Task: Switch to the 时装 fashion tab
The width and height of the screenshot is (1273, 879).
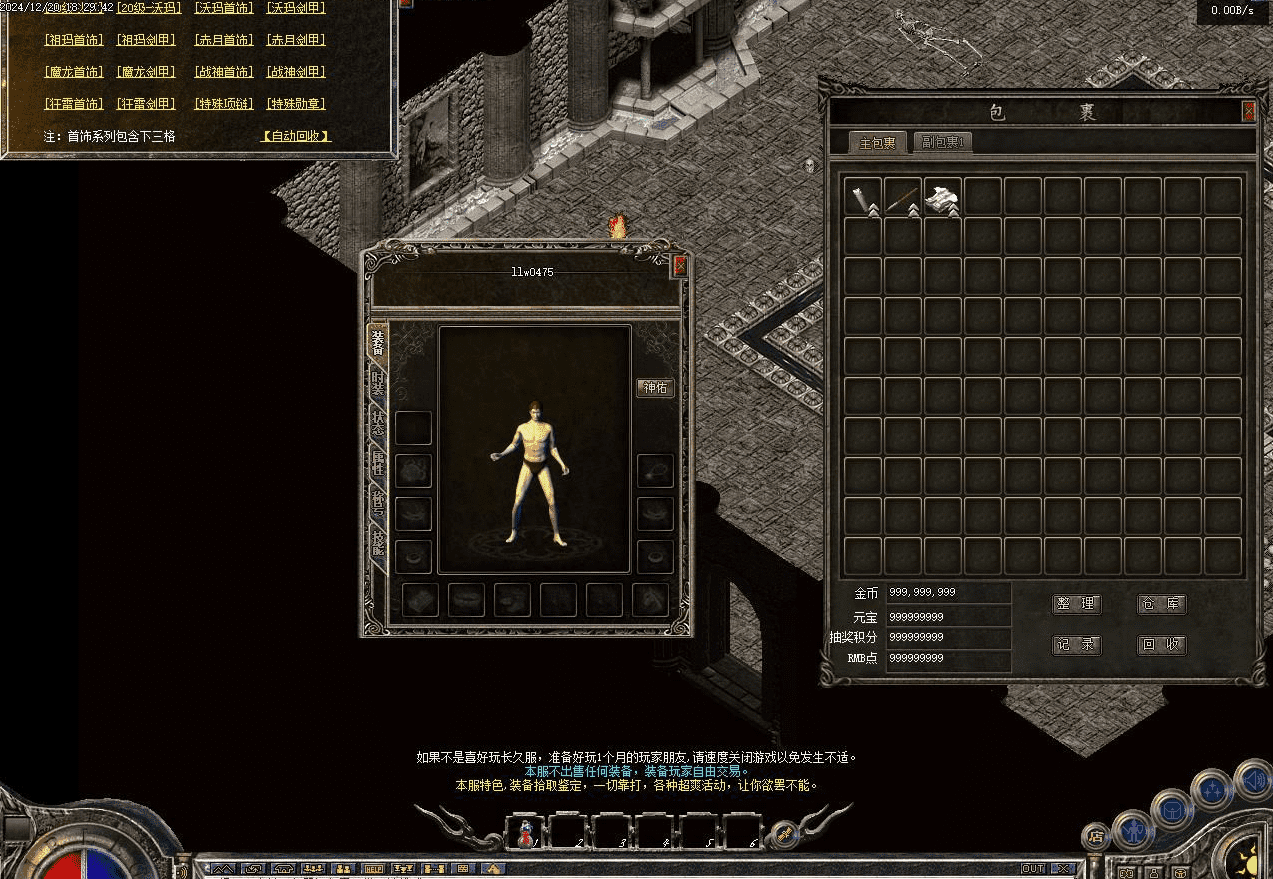Action: [378, 382]
